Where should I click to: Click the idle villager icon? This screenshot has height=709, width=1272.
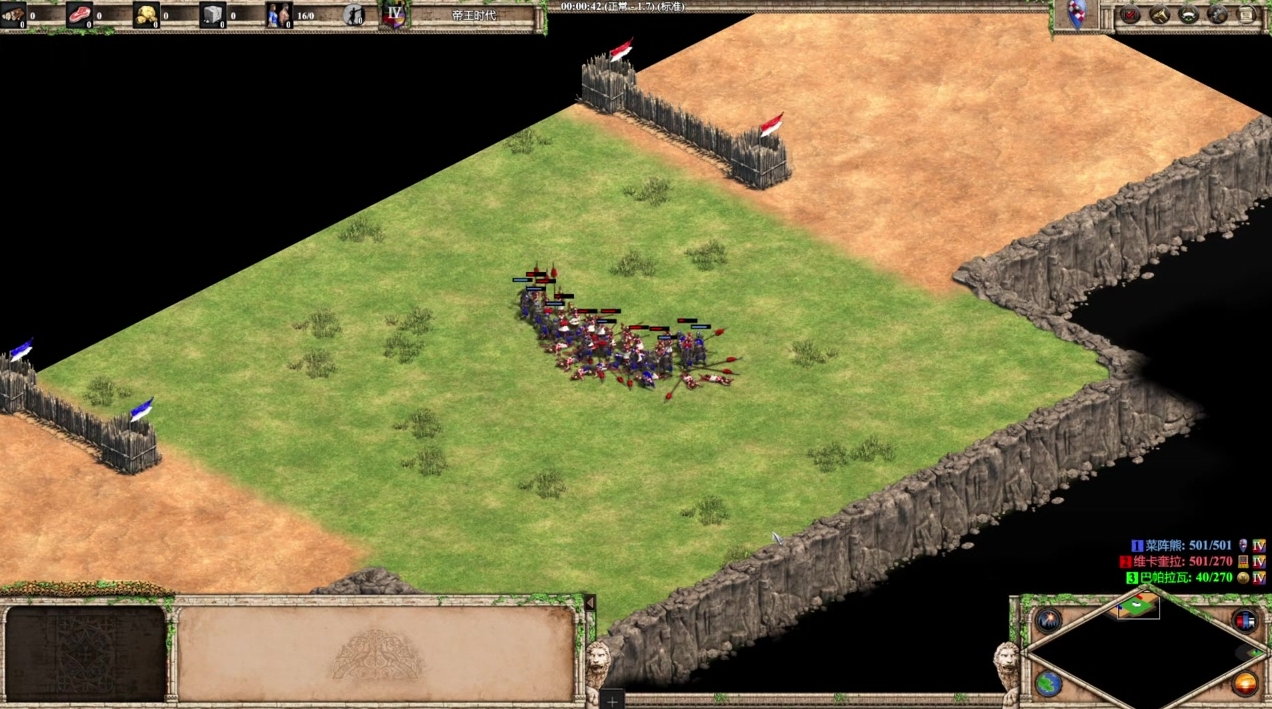[x=354, y=15]
